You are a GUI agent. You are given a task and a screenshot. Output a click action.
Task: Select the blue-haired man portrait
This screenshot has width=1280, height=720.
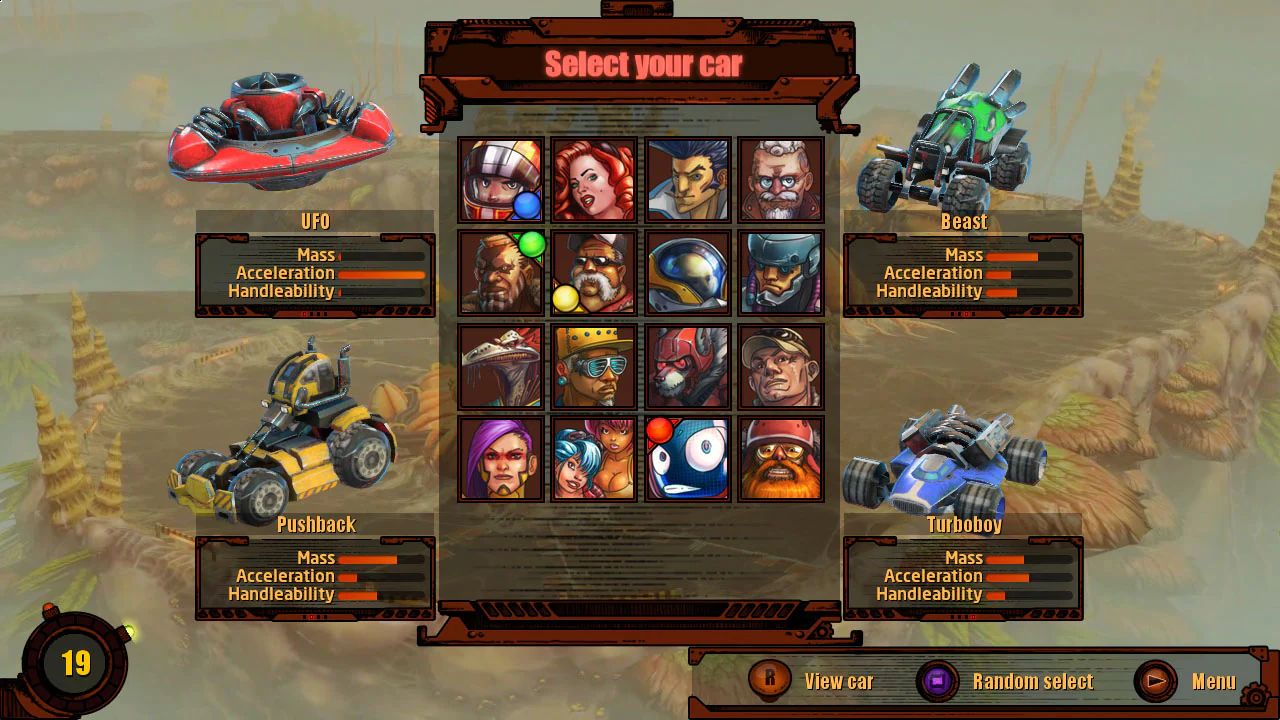[687, 180]
